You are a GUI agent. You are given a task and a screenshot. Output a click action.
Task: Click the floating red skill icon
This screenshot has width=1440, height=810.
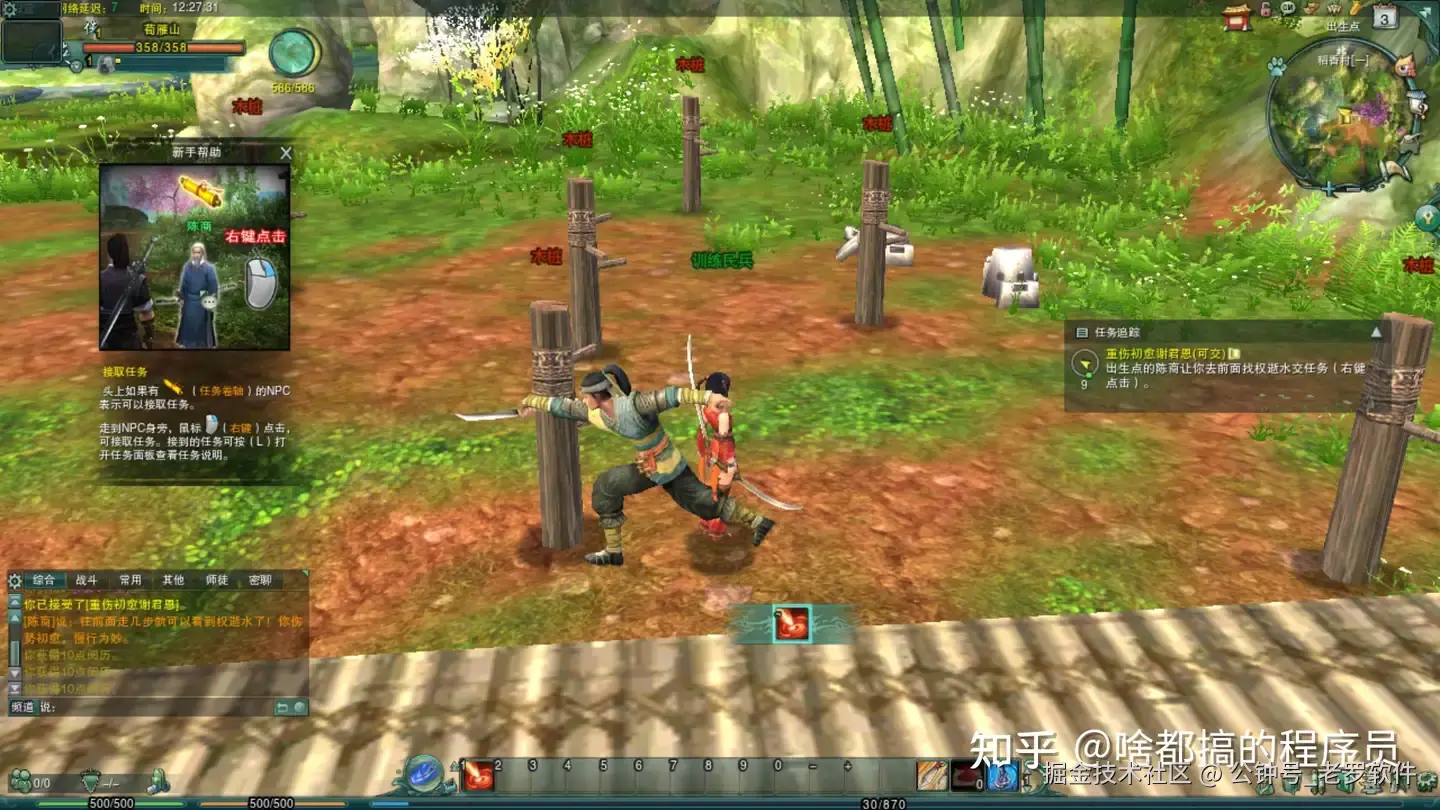[x=790, y=624]
